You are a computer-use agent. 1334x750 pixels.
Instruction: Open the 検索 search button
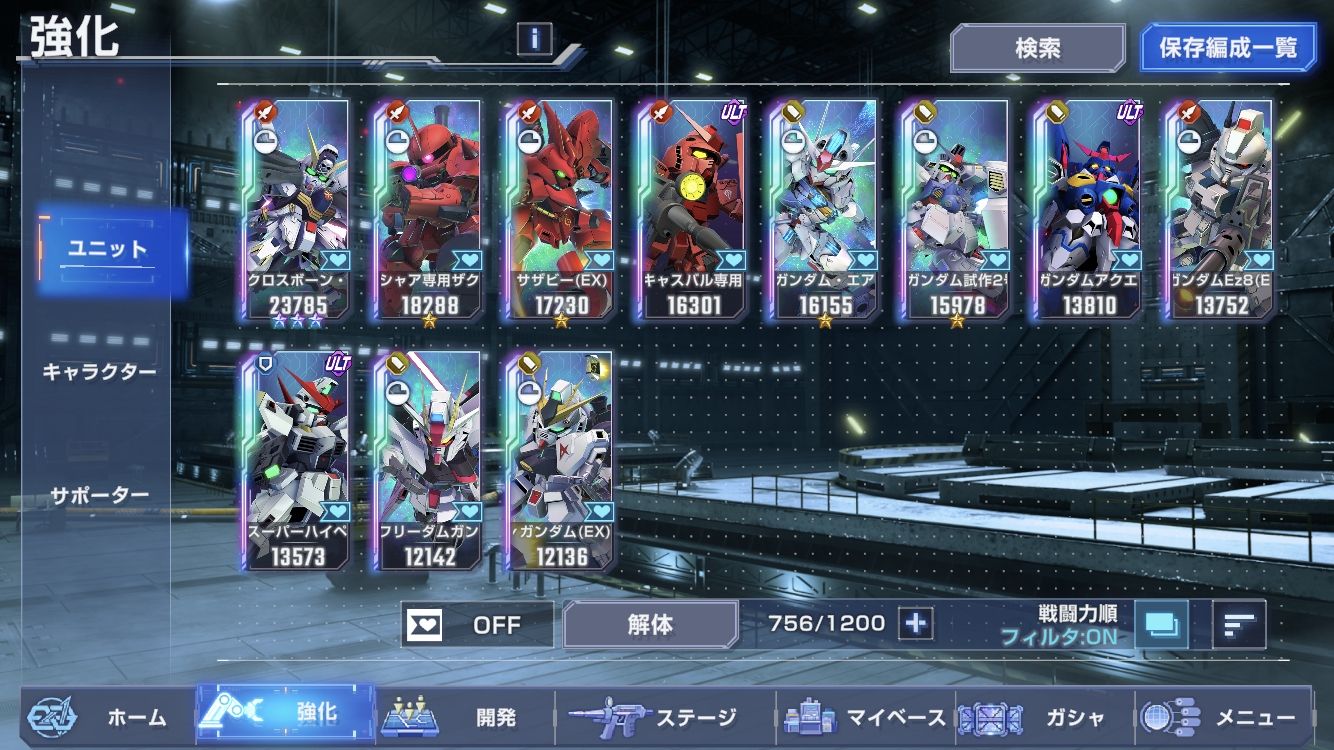1038,48
